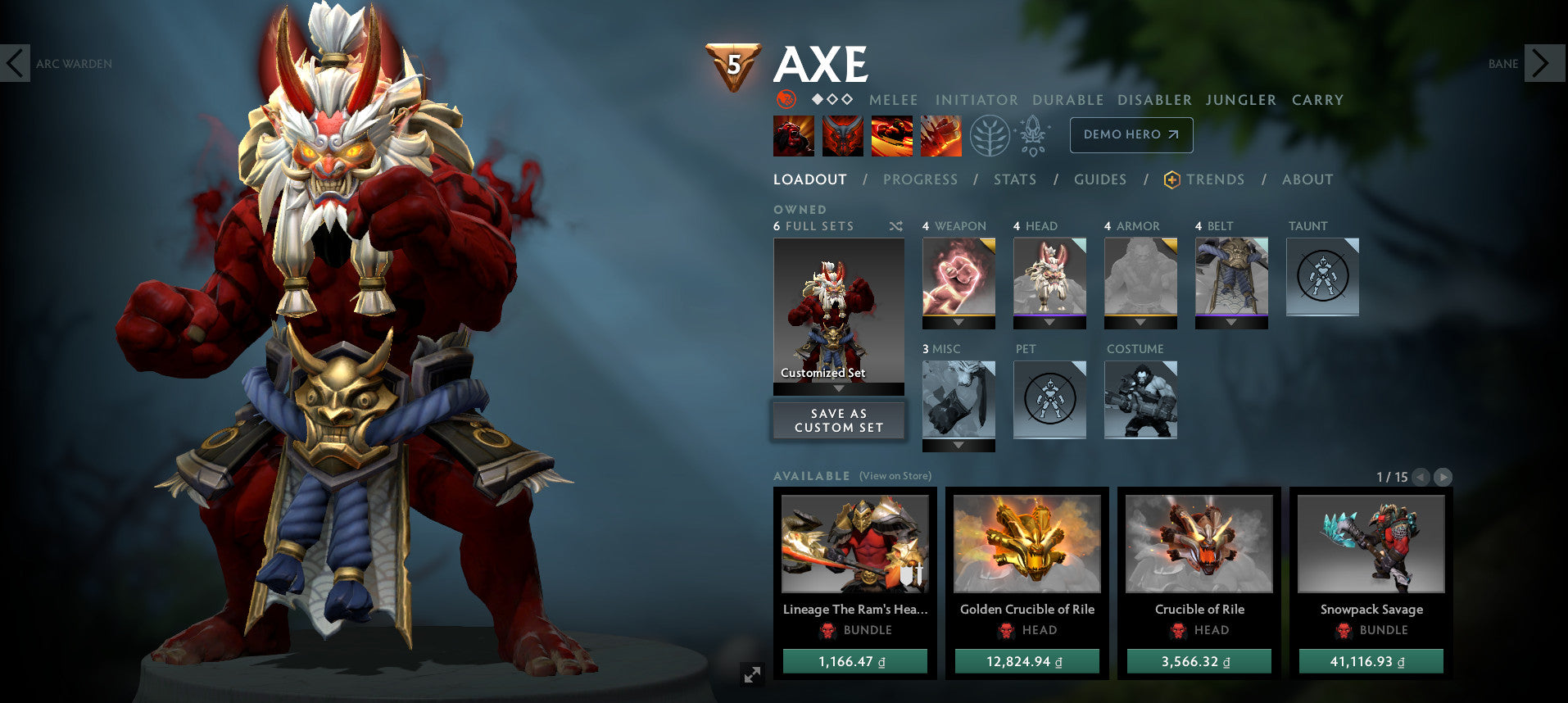This screenshot has height=703, width=1568.
Task: Select the Culling Blade ability icon
Action: pos(943,135)
